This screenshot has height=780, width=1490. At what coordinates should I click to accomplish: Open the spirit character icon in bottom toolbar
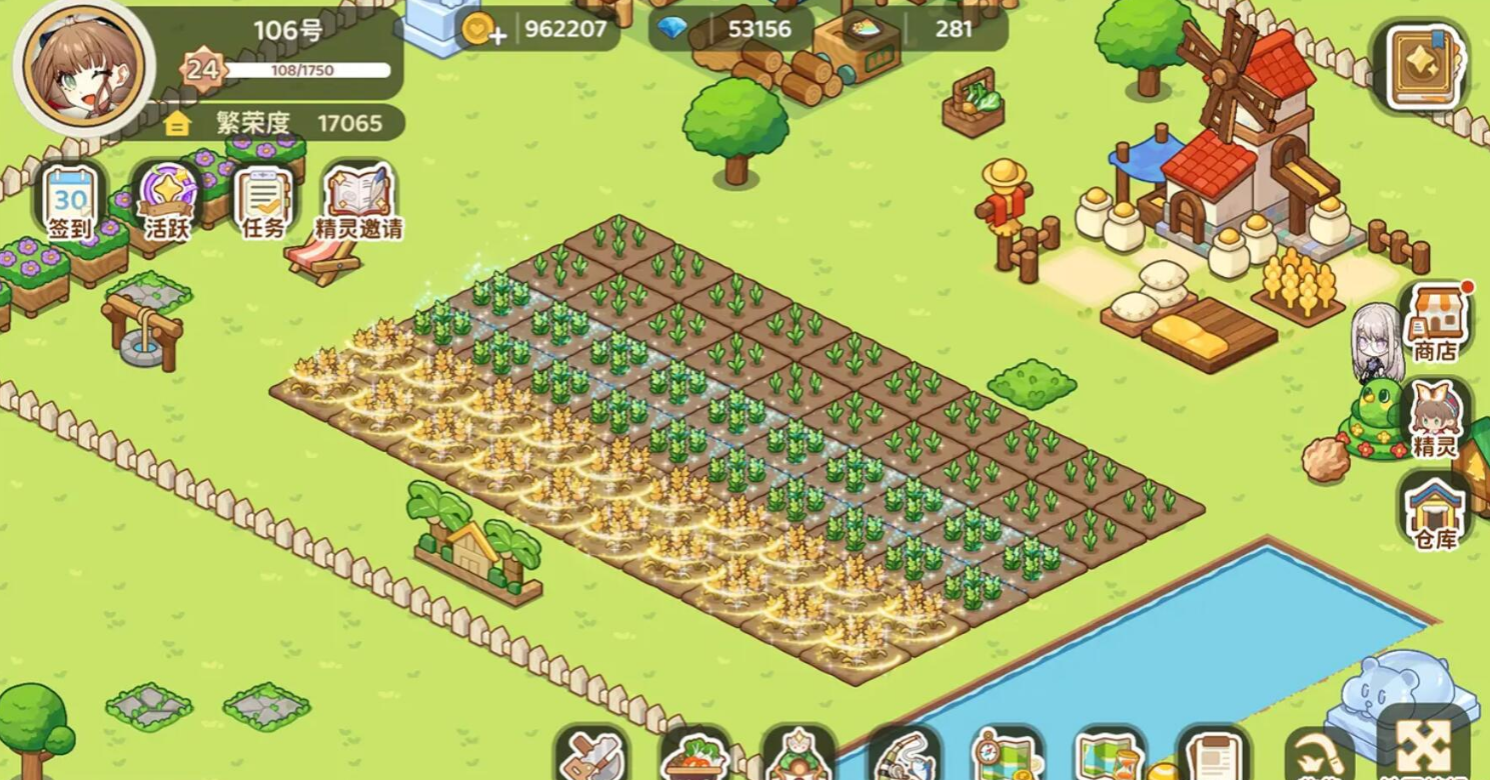(798, 754)
